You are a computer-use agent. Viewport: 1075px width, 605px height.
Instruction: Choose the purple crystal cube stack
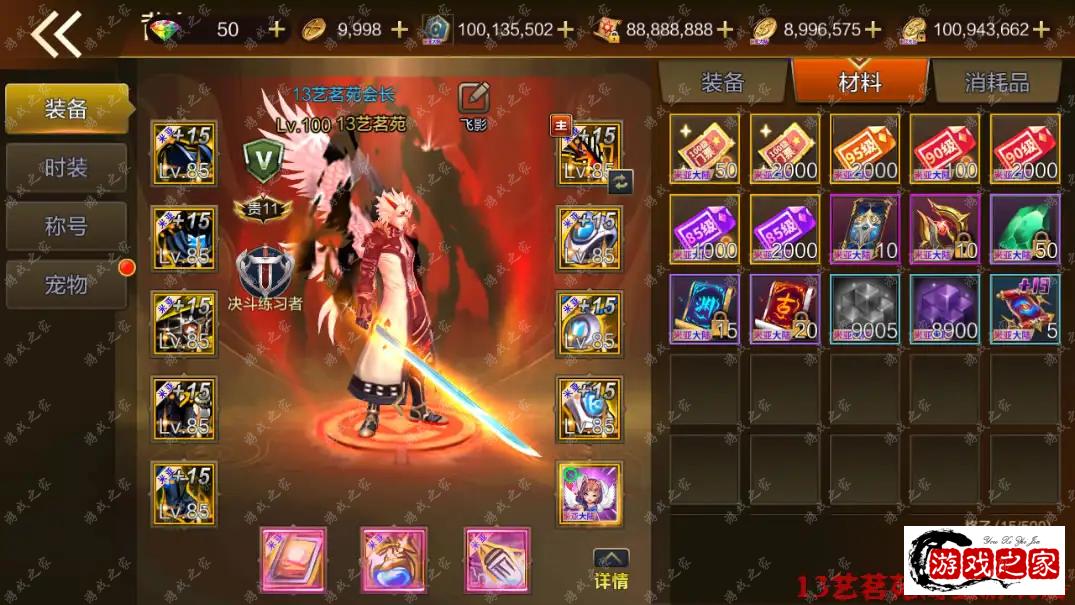tap(945, 309)
